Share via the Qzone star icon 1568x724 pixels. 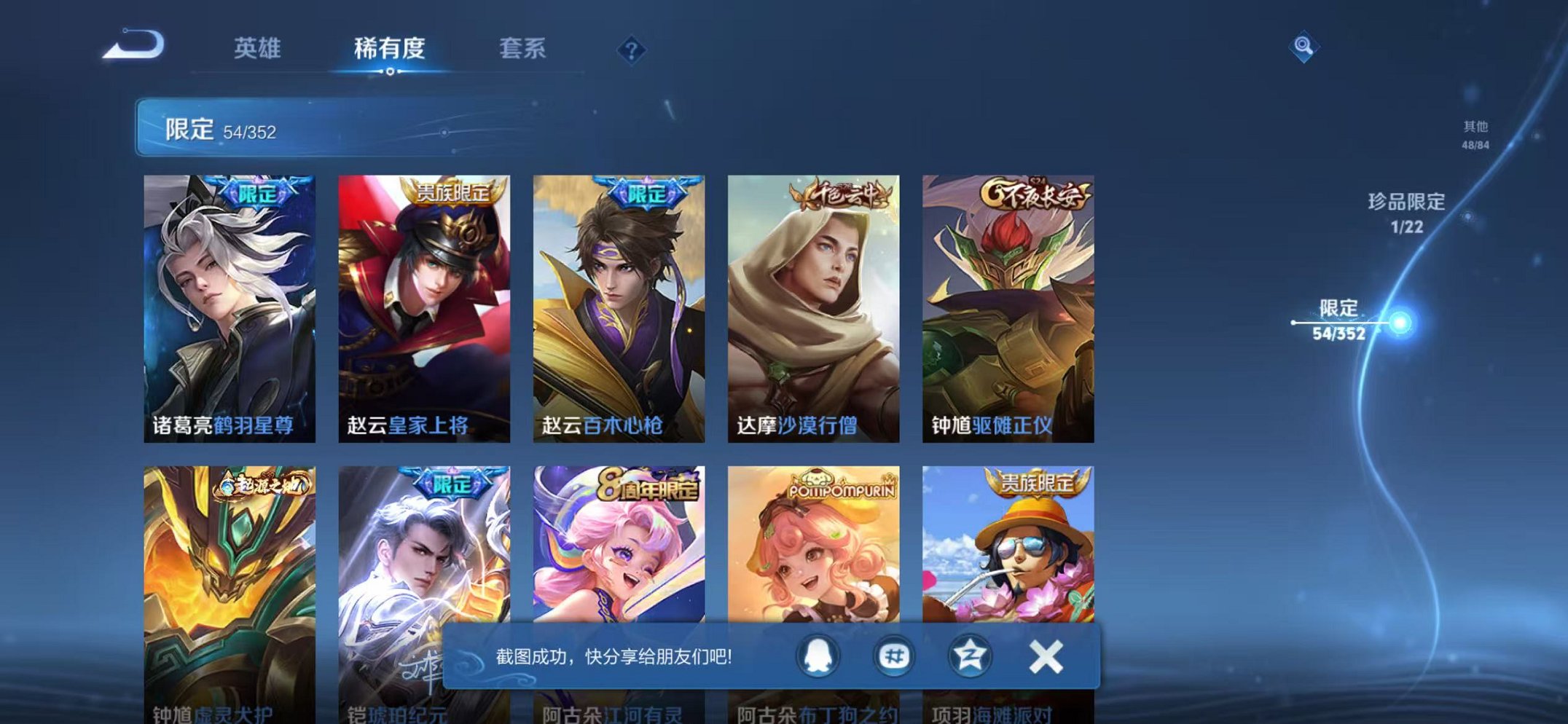coord(969,656)
